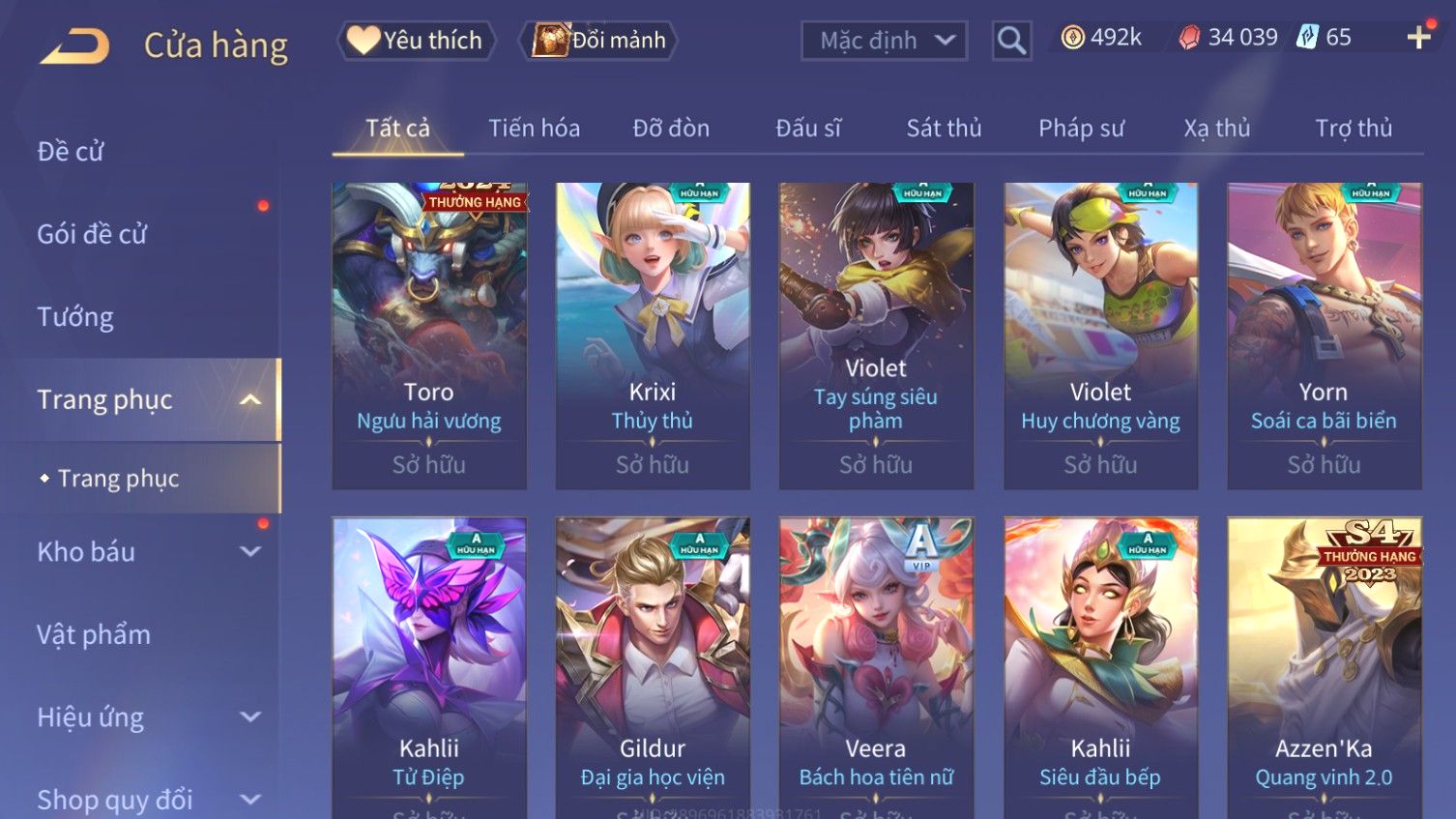Go back using the return arrow
1456x819 pixels.
pos(74,45)
